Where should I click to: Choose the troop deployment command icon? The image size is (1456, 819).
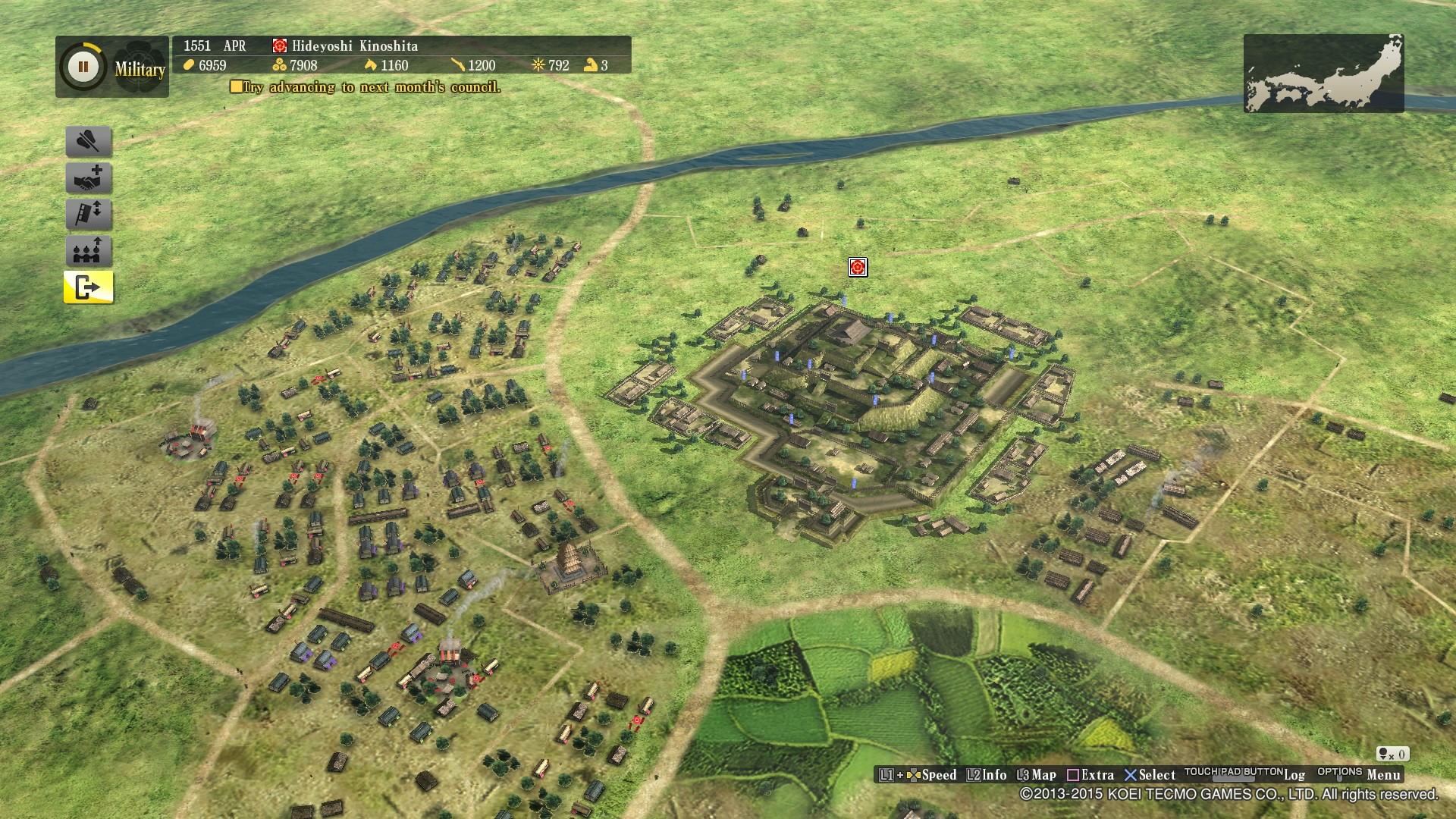(87, 251)
